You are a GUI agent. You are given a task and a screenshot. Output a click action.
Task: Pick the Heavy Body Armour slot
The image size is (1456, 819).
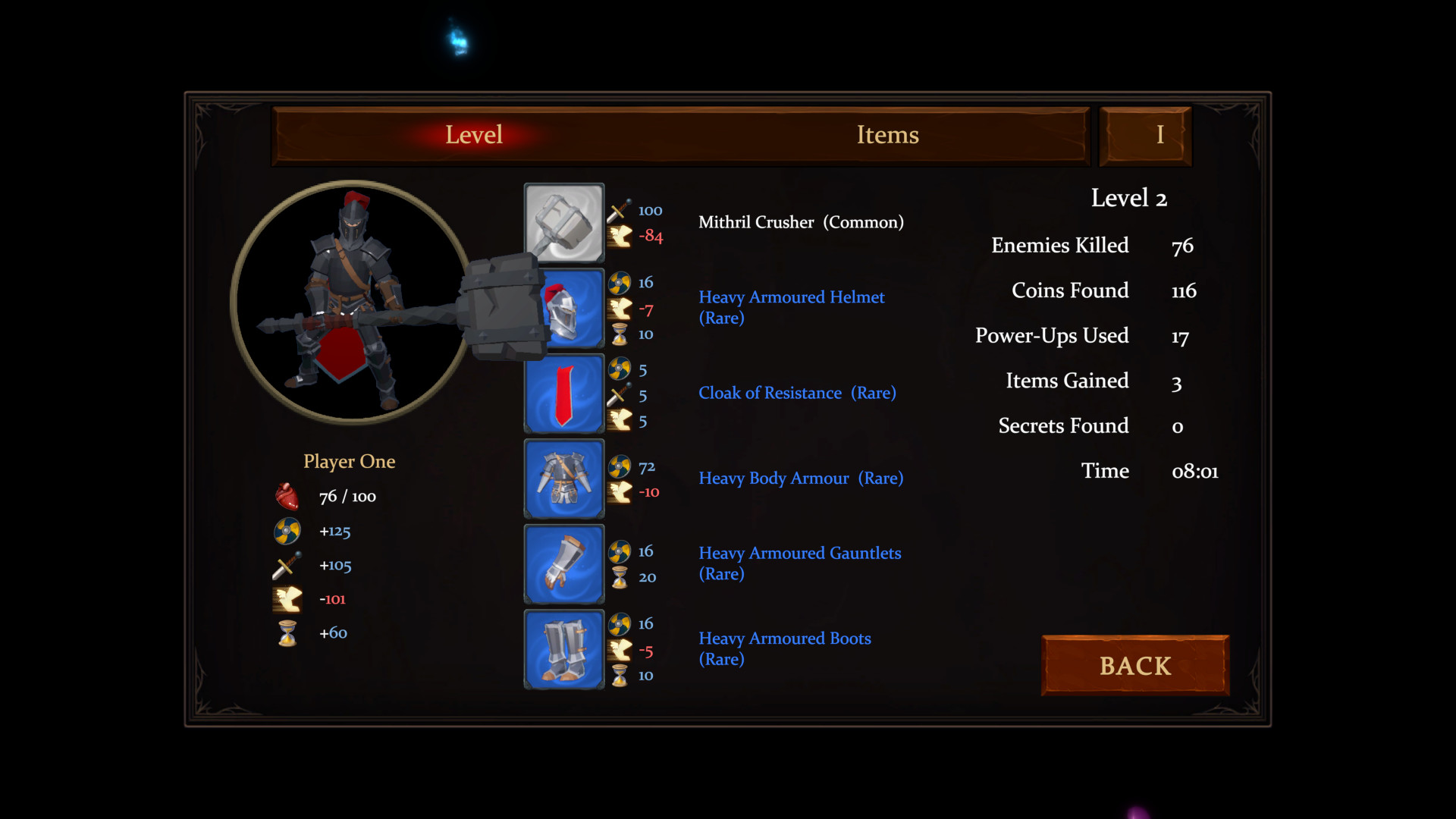pos(564,479)
